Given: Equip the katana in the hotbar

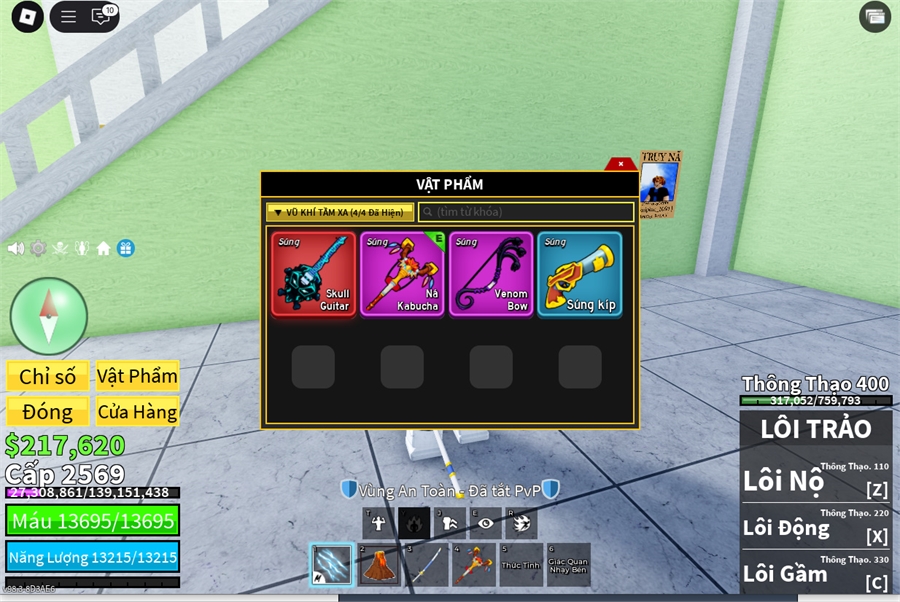Looking at the screenshot, I should (424, 565).
